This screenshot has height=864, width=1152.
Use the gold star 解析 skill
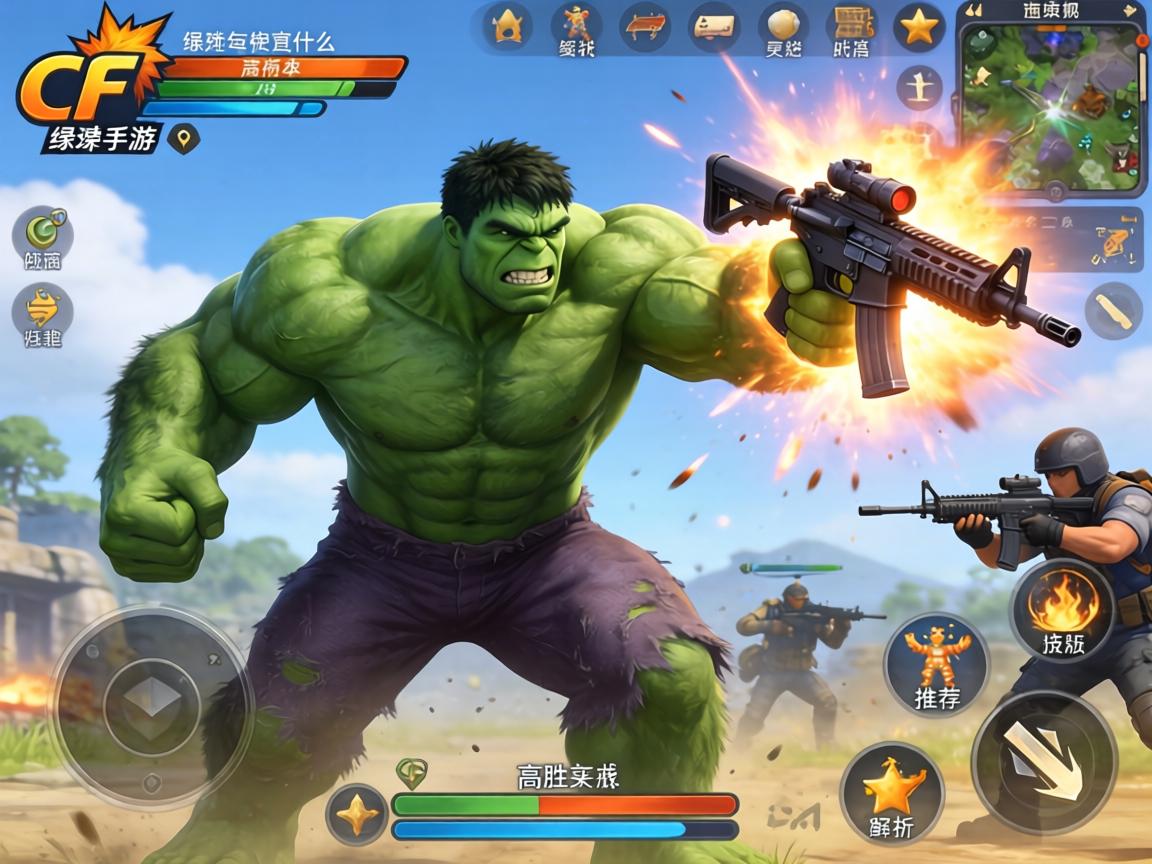[892, 794]
